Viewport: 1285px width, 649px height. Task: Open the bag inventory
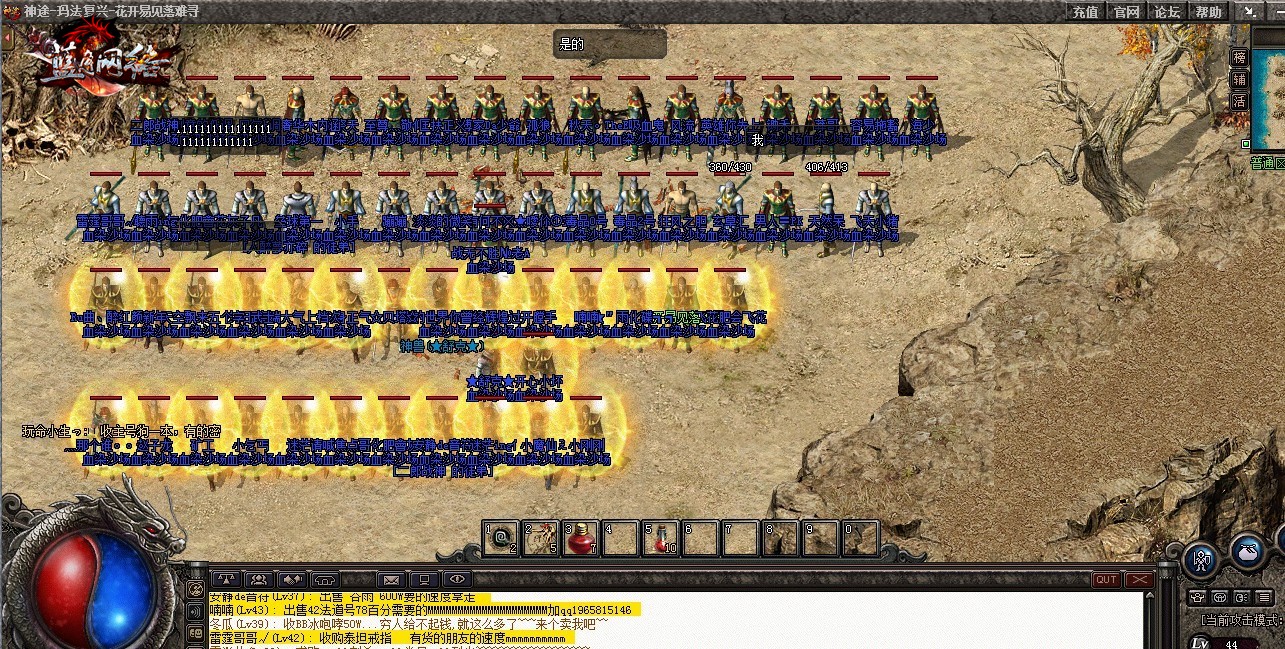pos(1246,551)
